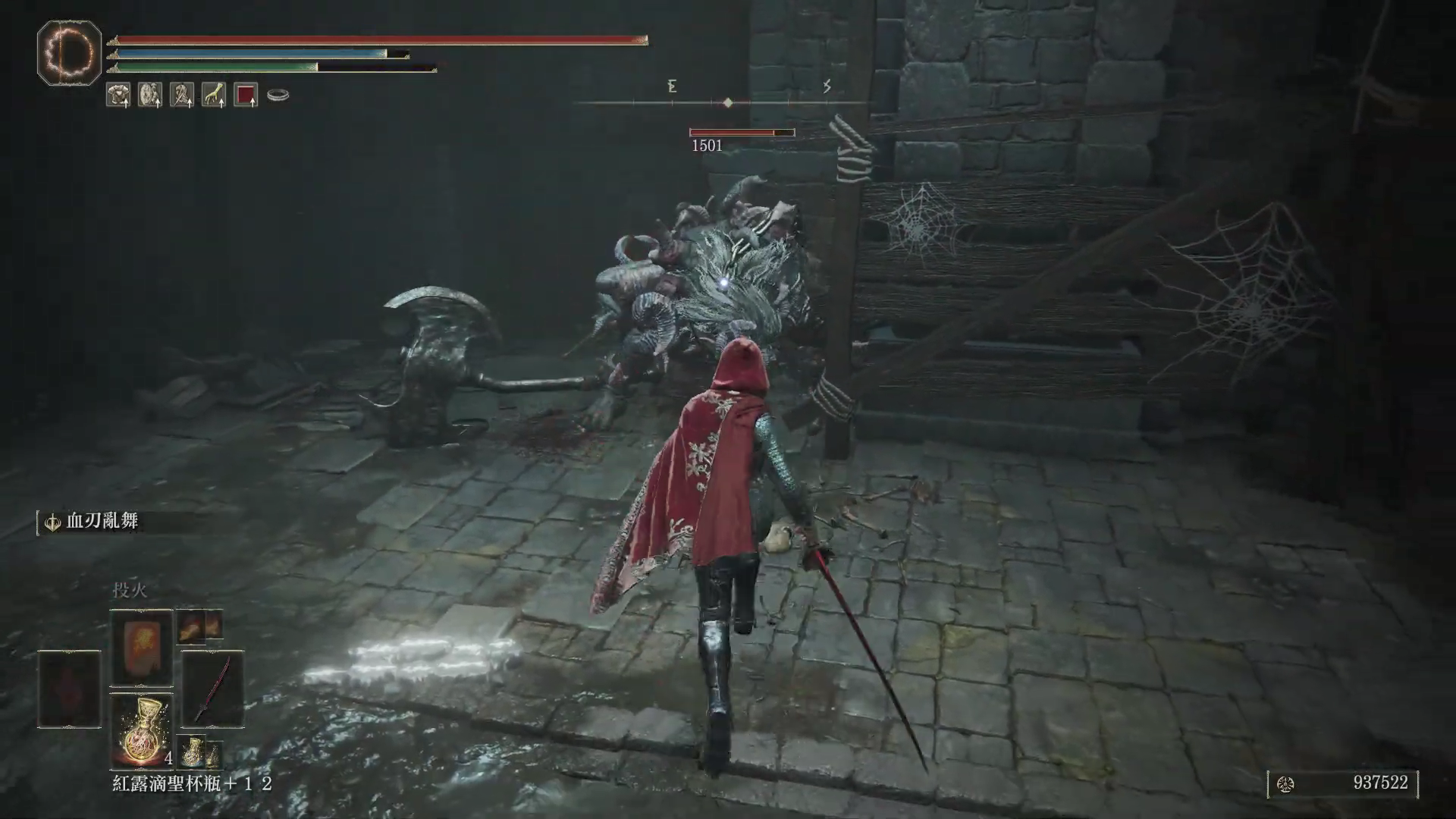Click the shield and helmet buff icon
Image resolution: width=1456 pixels, height=819 pixels.
[x=149, y=95]
